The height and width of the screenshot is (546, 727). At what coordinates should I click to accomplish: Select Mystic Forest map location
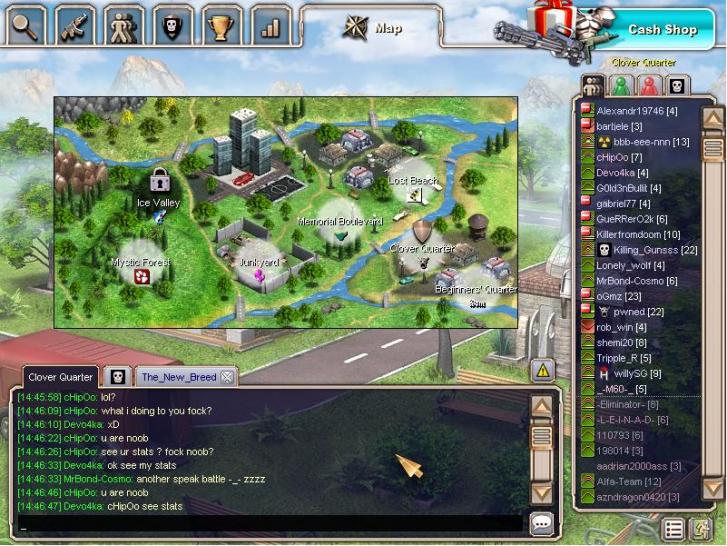[x=141, y=274]
